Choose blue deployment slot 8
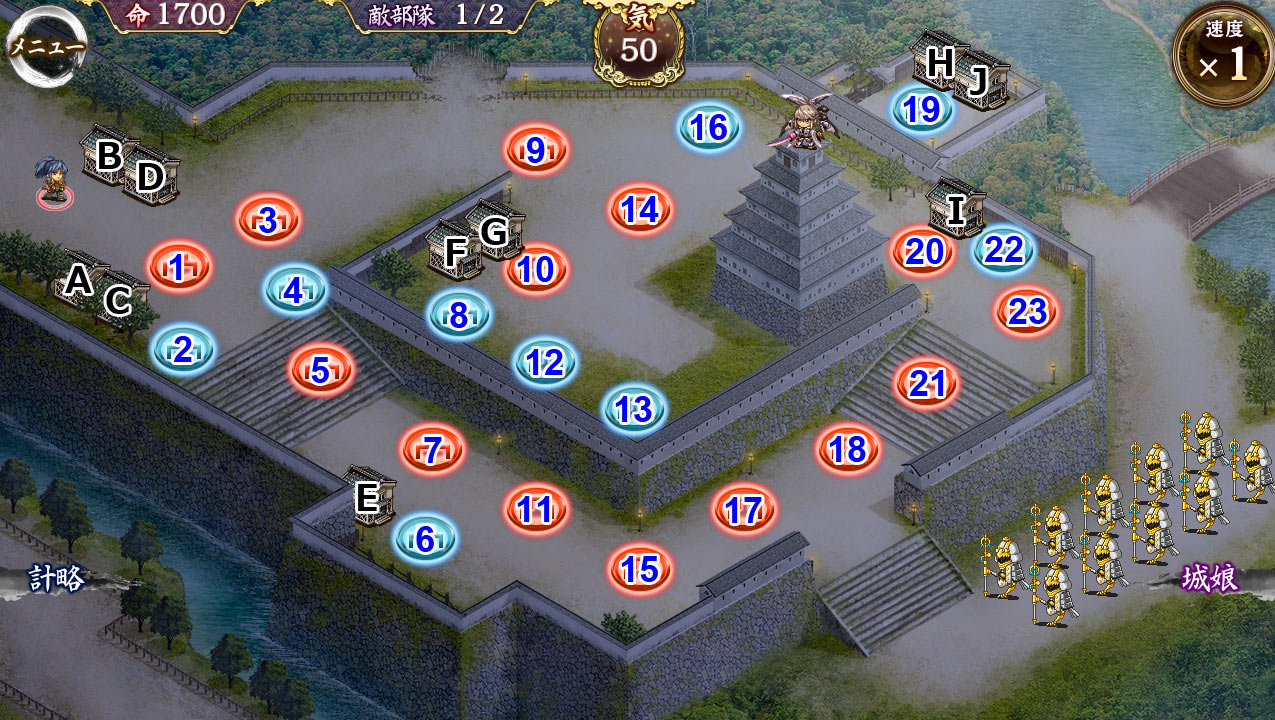The height and width of the screenshot is (720, 1275). point(459,315)
